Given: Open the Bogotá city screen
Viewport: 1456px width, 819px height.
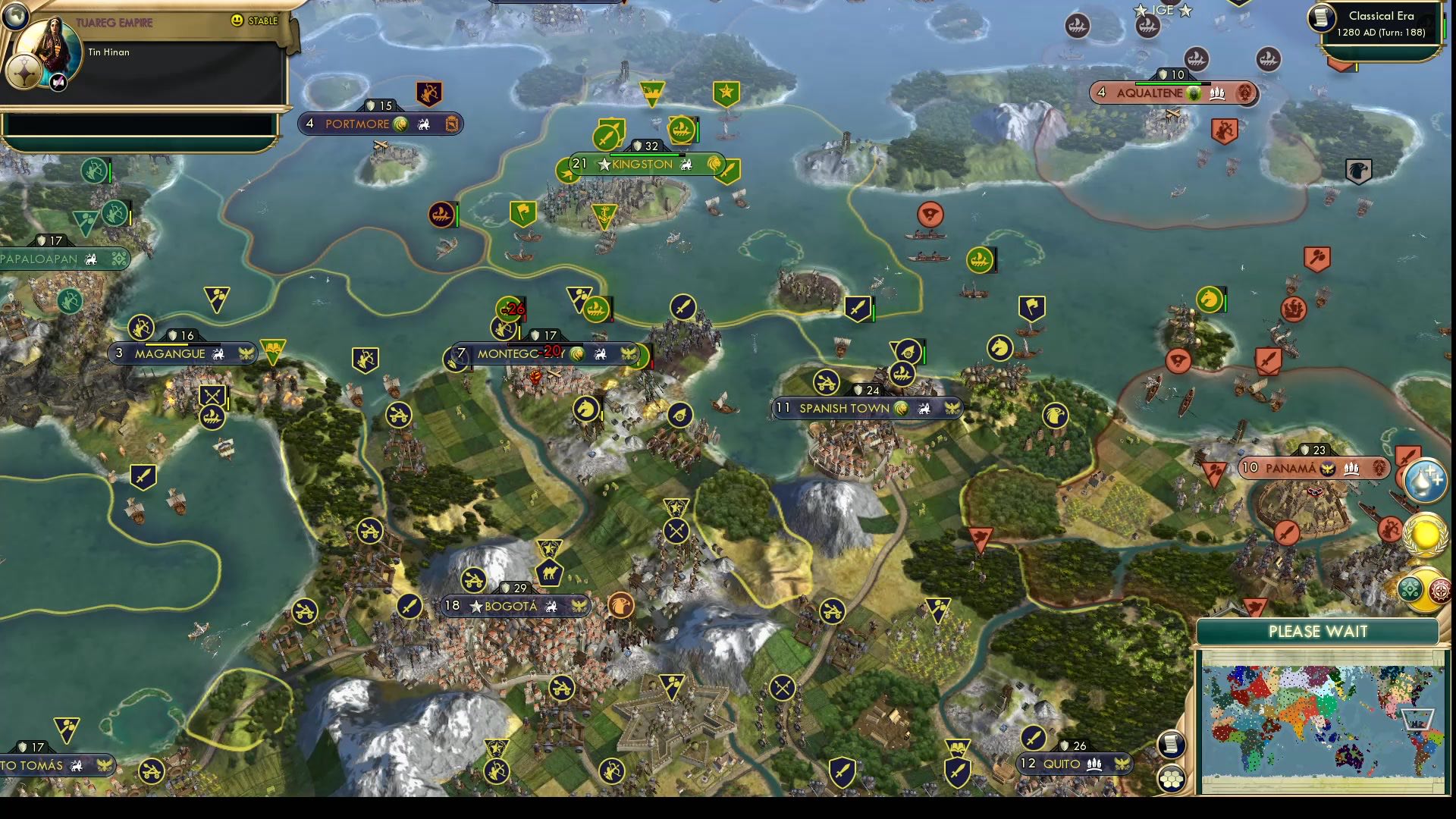Looking at the screenshot, I should (x=513, y=606).
